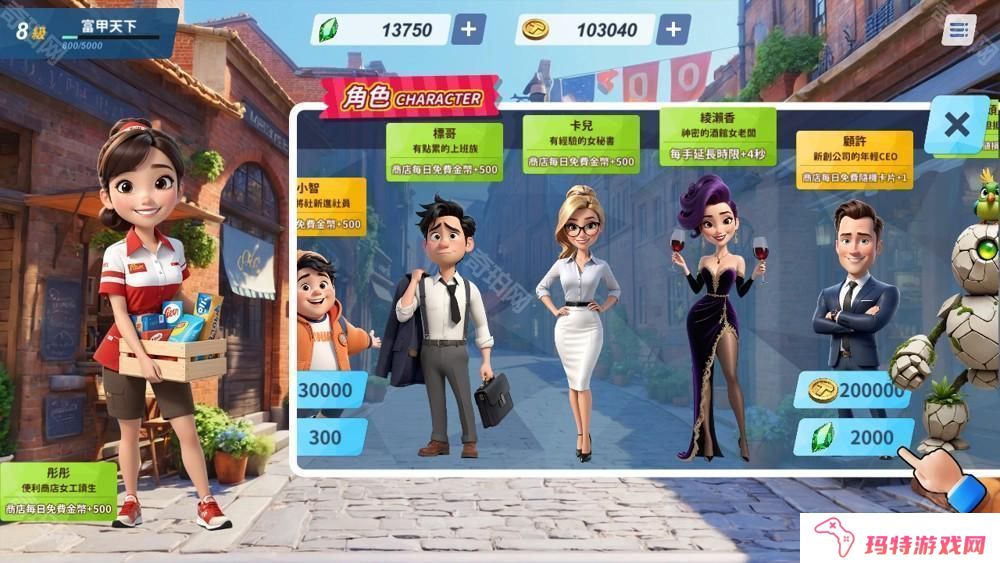Image resolution: width=1000 pixels, height=563 pixels.
Task: Open the hamburger menu icon
Action: 958,30
